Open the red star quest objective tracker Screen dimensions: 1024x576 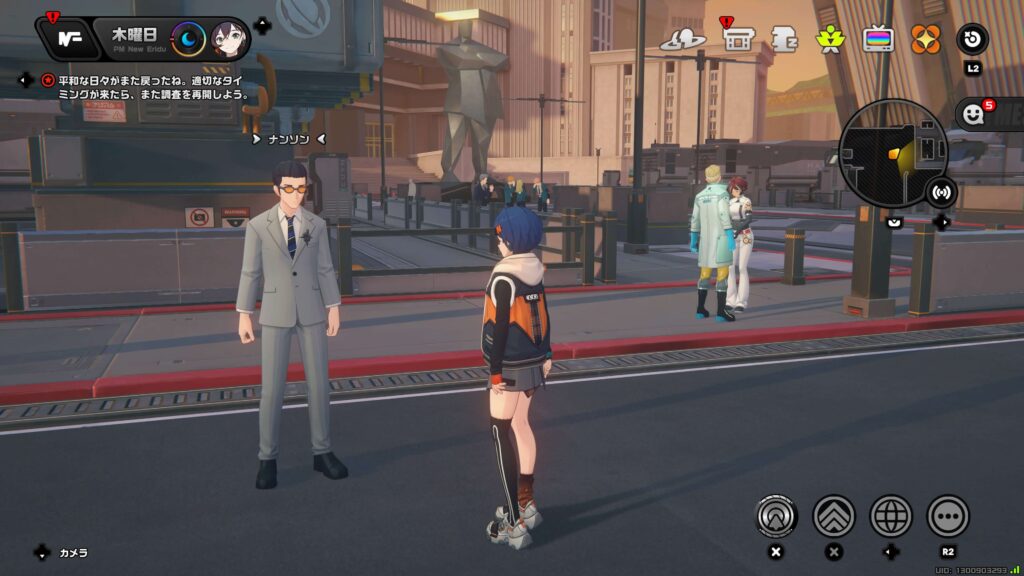48,80
